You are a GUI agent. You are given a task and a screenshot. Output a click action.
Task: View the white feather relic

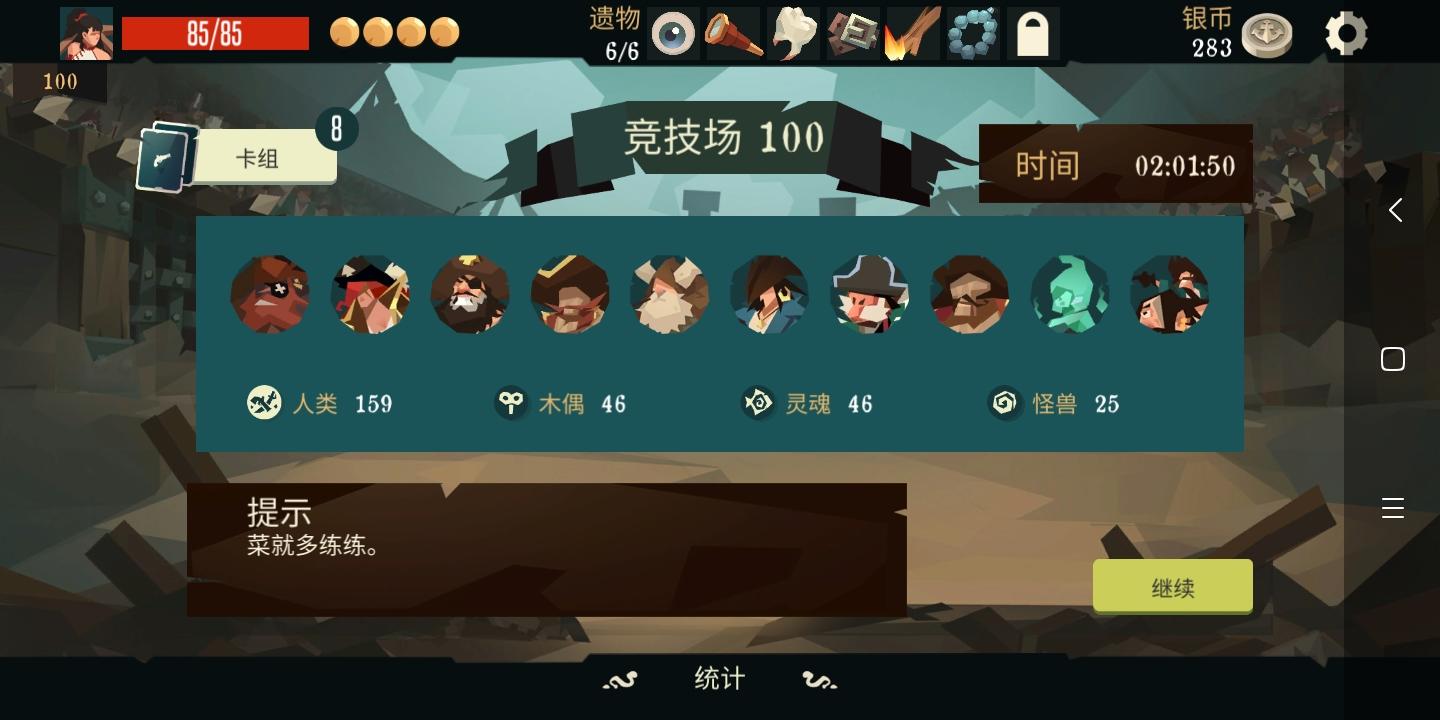791,33
